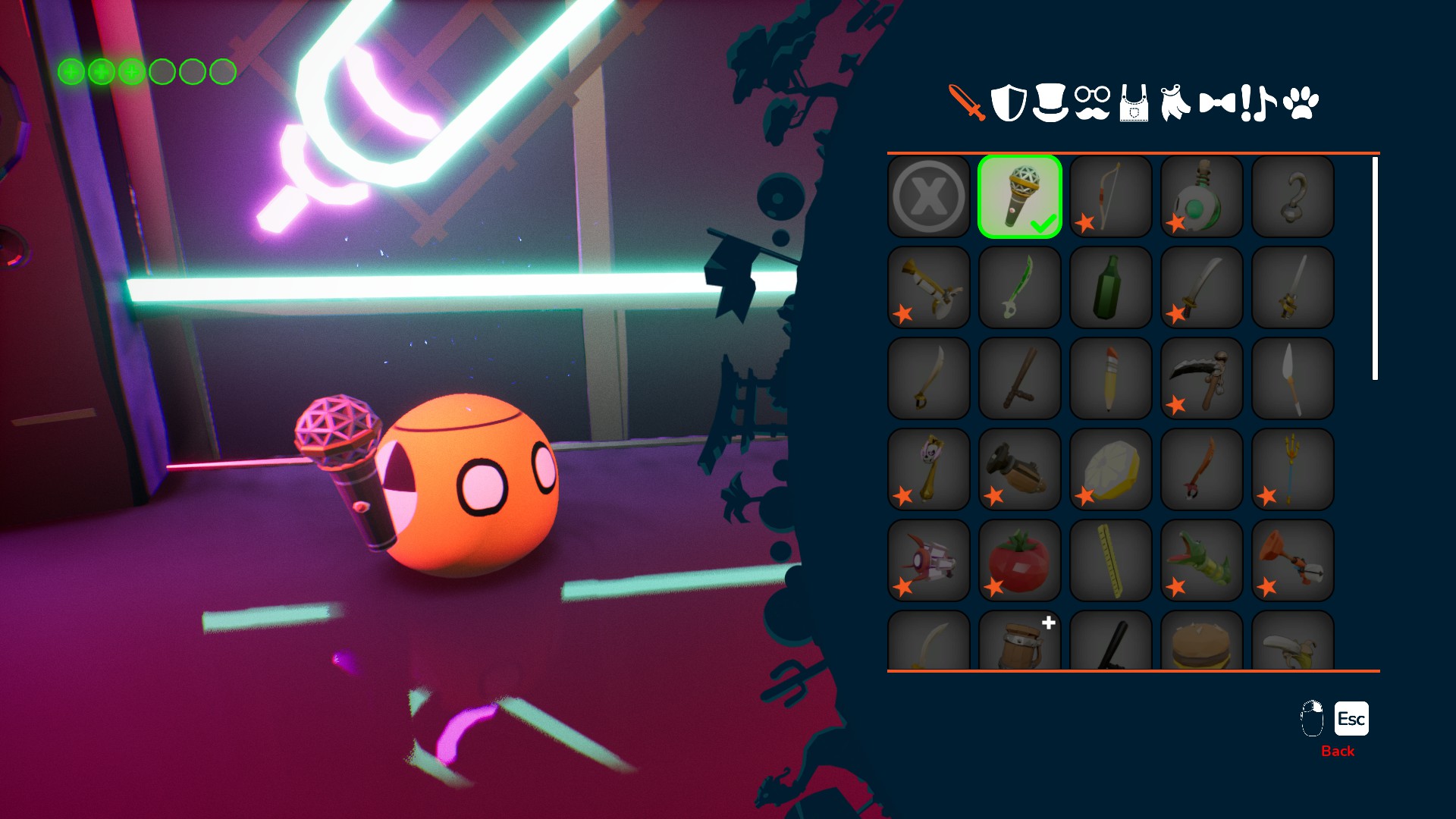Image resolution: width=1456 pixels, height=819 pixels.
Task: Unequip weapon with the X slot
Action: tap(929, 196)
